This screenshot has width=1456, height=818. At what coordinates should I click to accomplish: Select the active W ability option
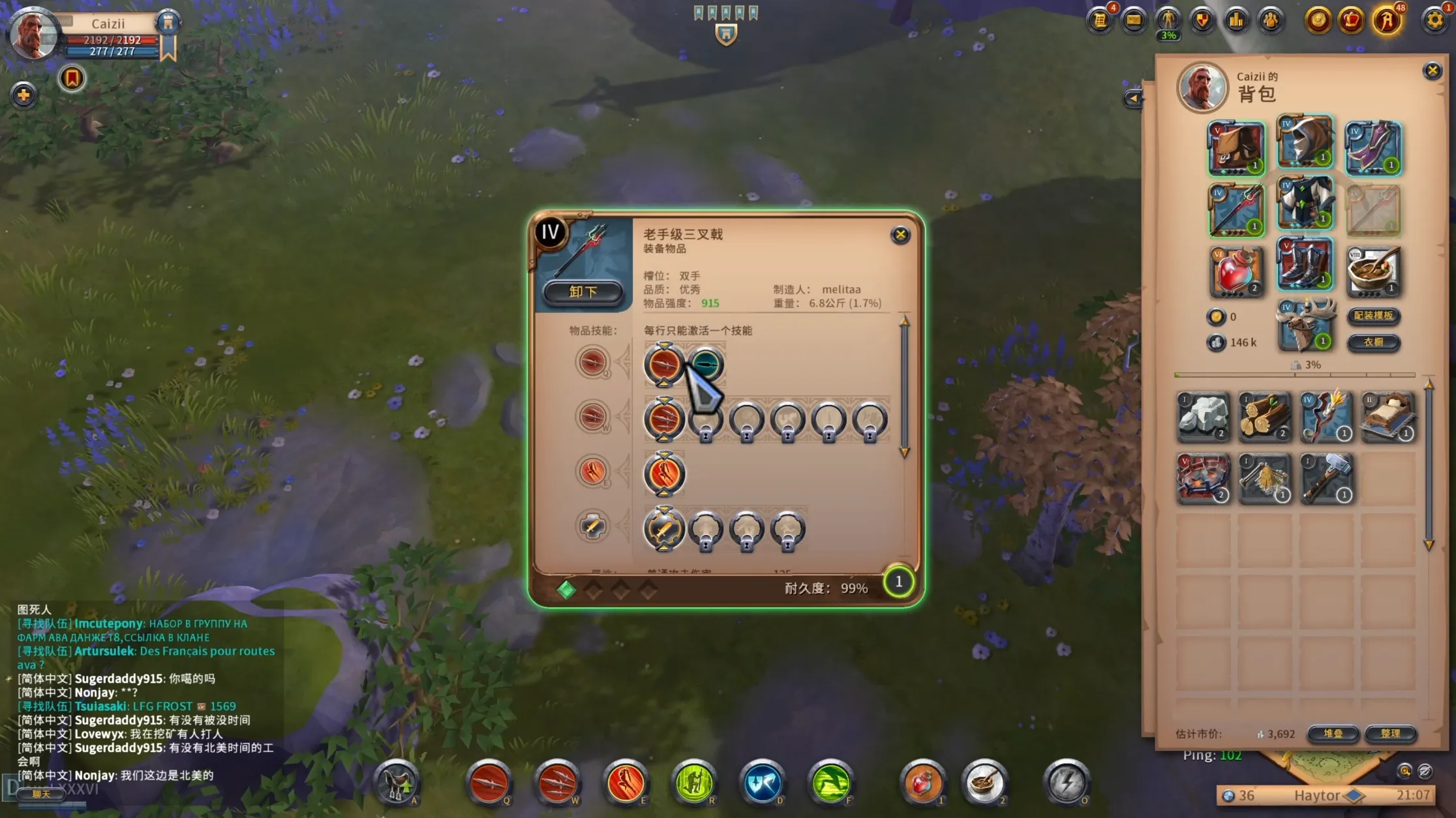tap(664, 421)
